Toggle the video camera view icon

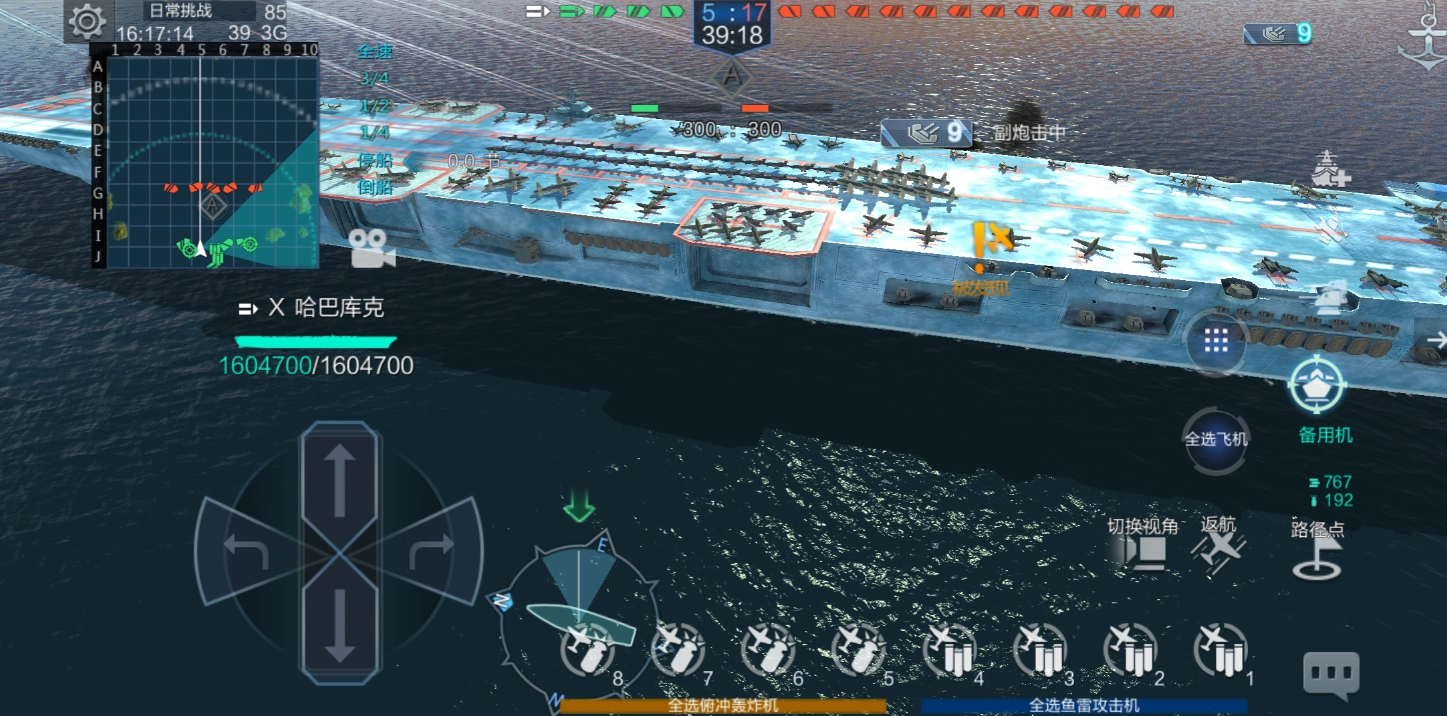coord(372,249)
